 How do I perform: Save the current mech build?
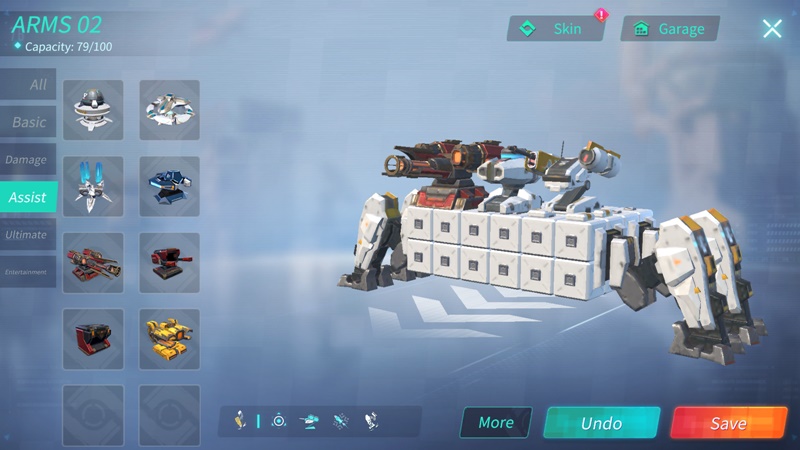pyautogui.click(x=729, y=423)
